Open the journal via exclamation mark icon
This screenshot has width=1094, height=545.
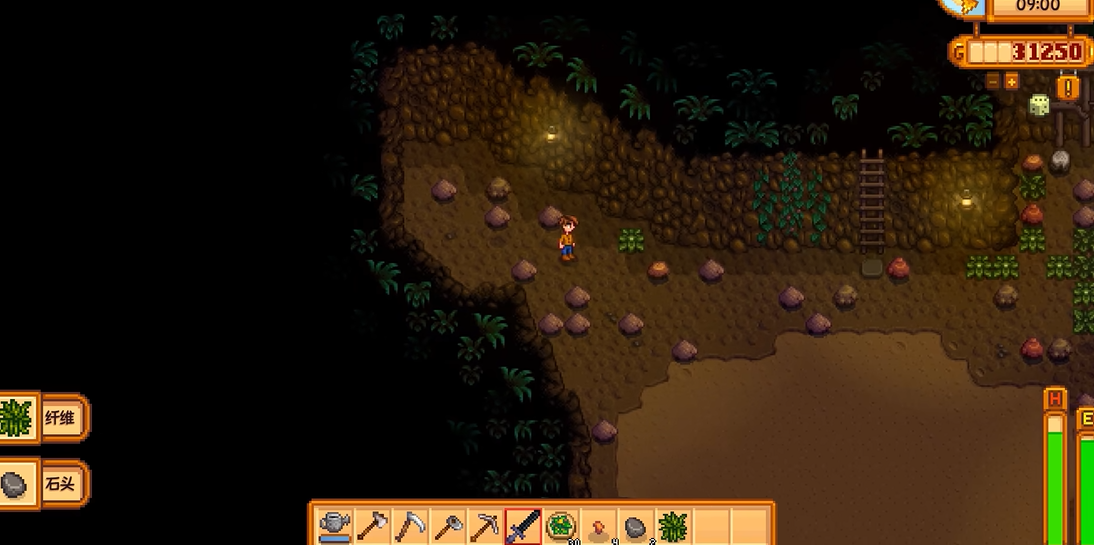(1068, 88)
